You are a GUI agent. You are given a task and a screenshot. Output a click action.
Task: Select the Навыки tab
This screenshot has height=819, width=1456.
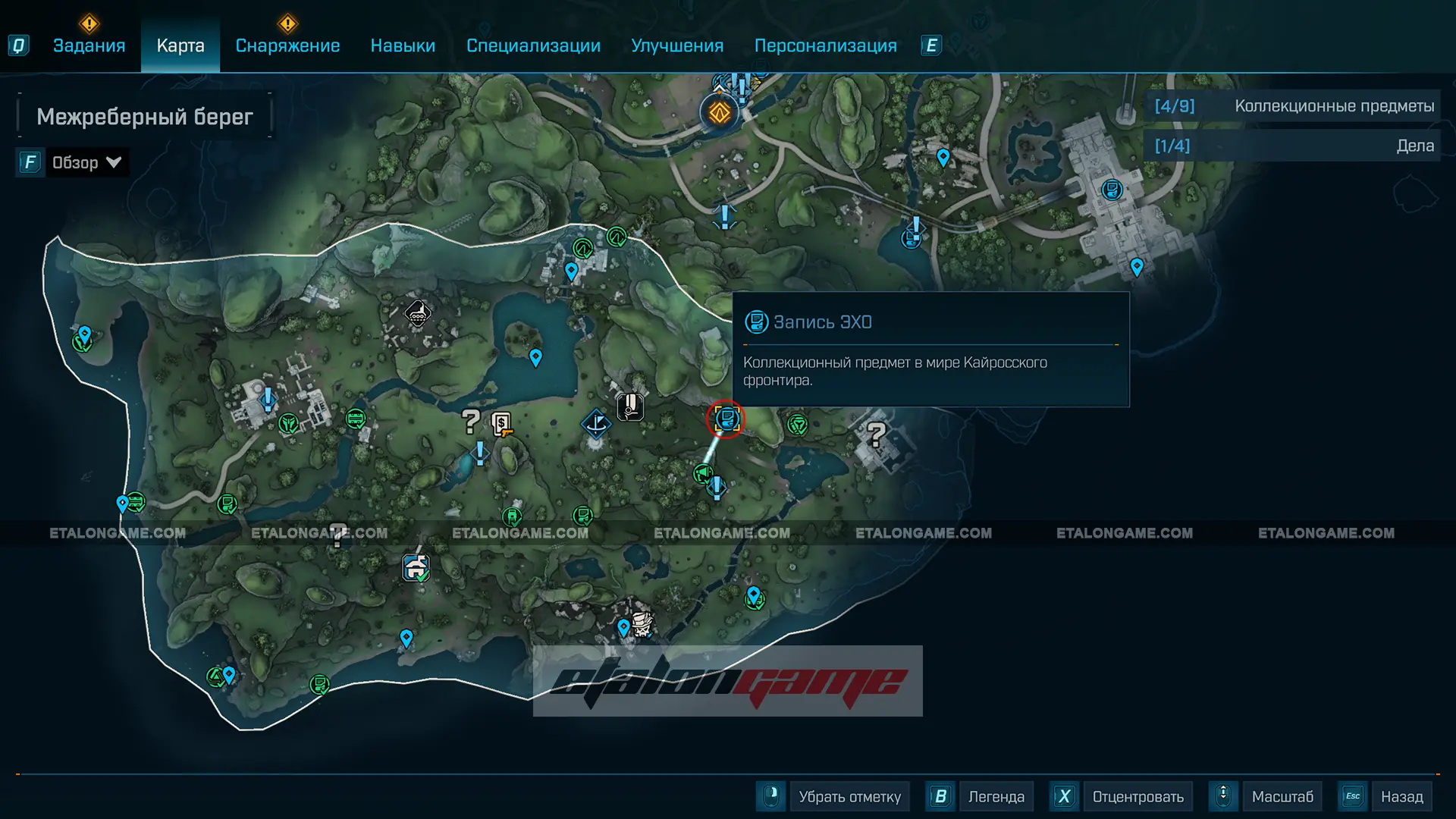point(403,45)
